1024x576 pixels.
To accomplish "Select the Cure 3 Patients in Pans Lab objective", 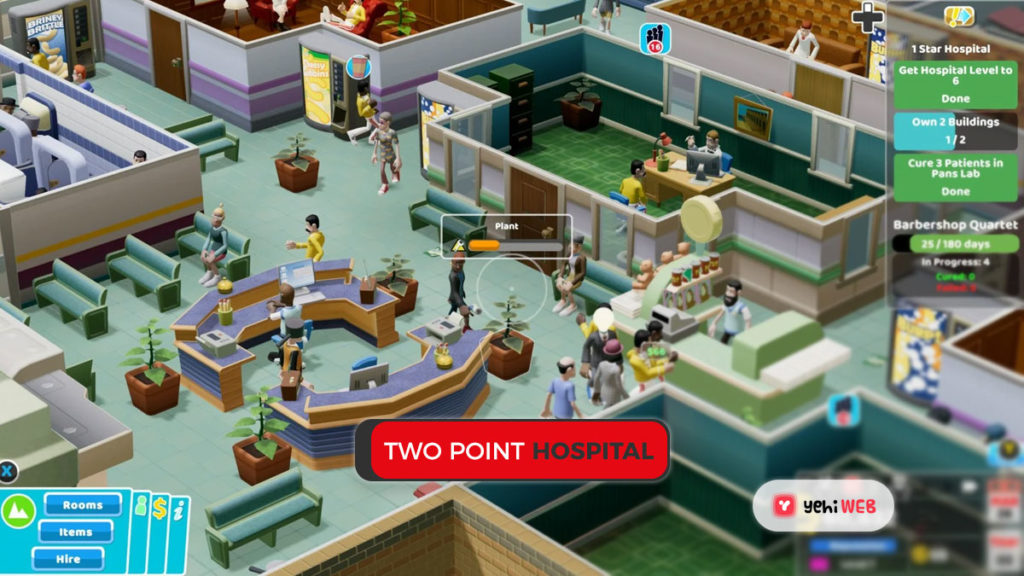I will pos(955,177).
